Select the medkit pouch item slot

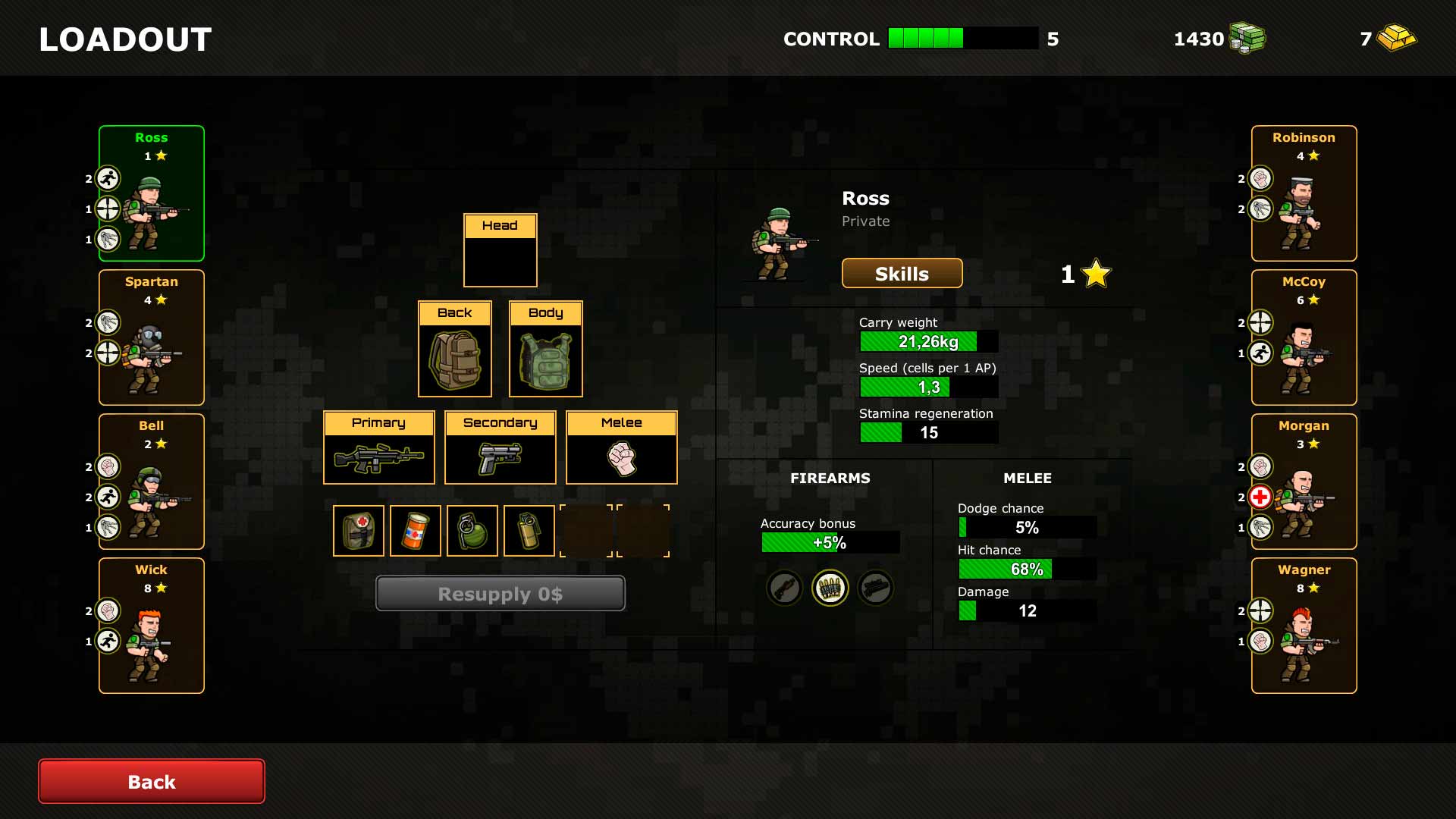point(359,531)
